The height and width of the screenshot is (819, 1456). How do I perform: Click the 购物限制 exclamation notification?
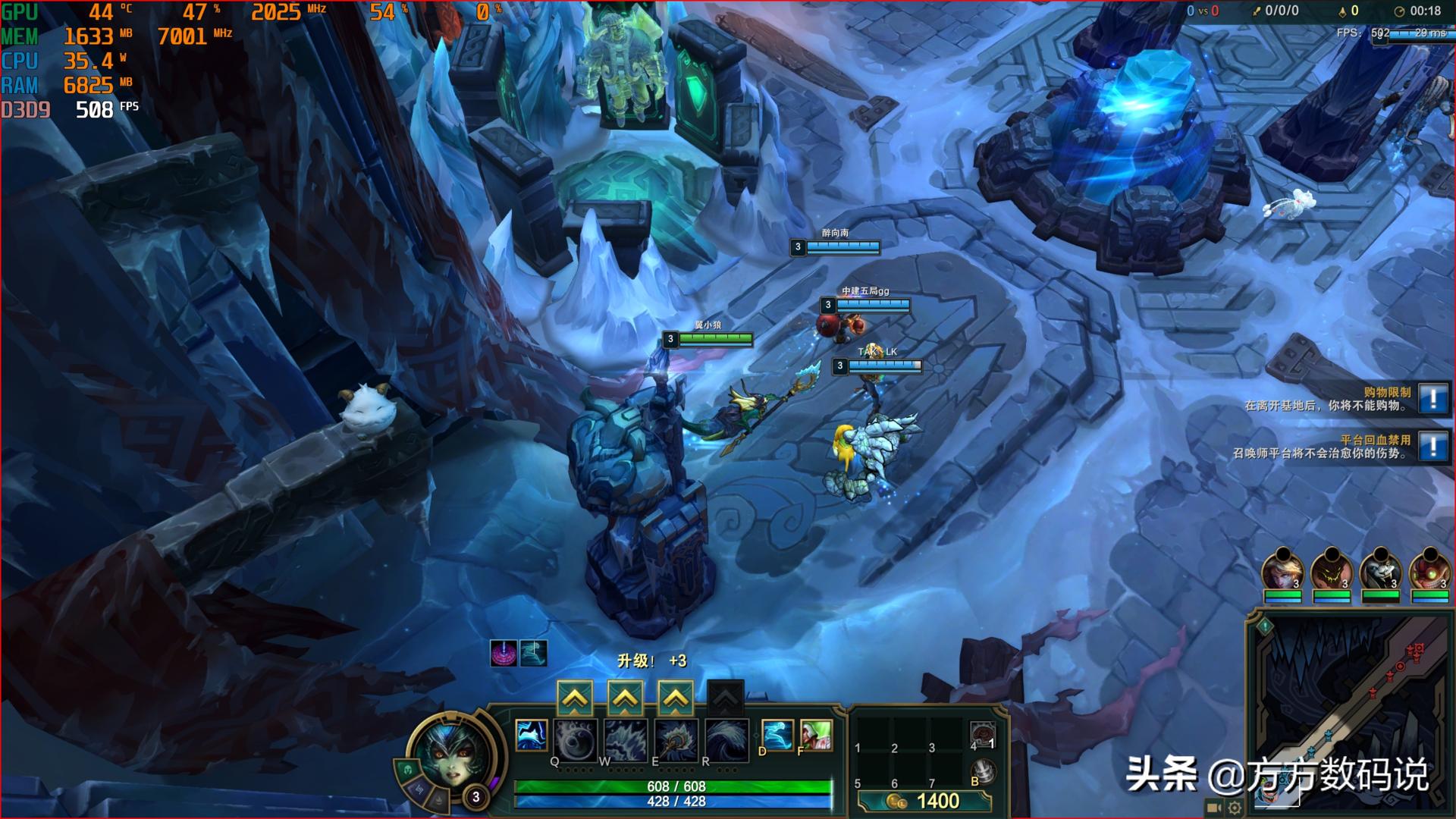(1432, 398)
